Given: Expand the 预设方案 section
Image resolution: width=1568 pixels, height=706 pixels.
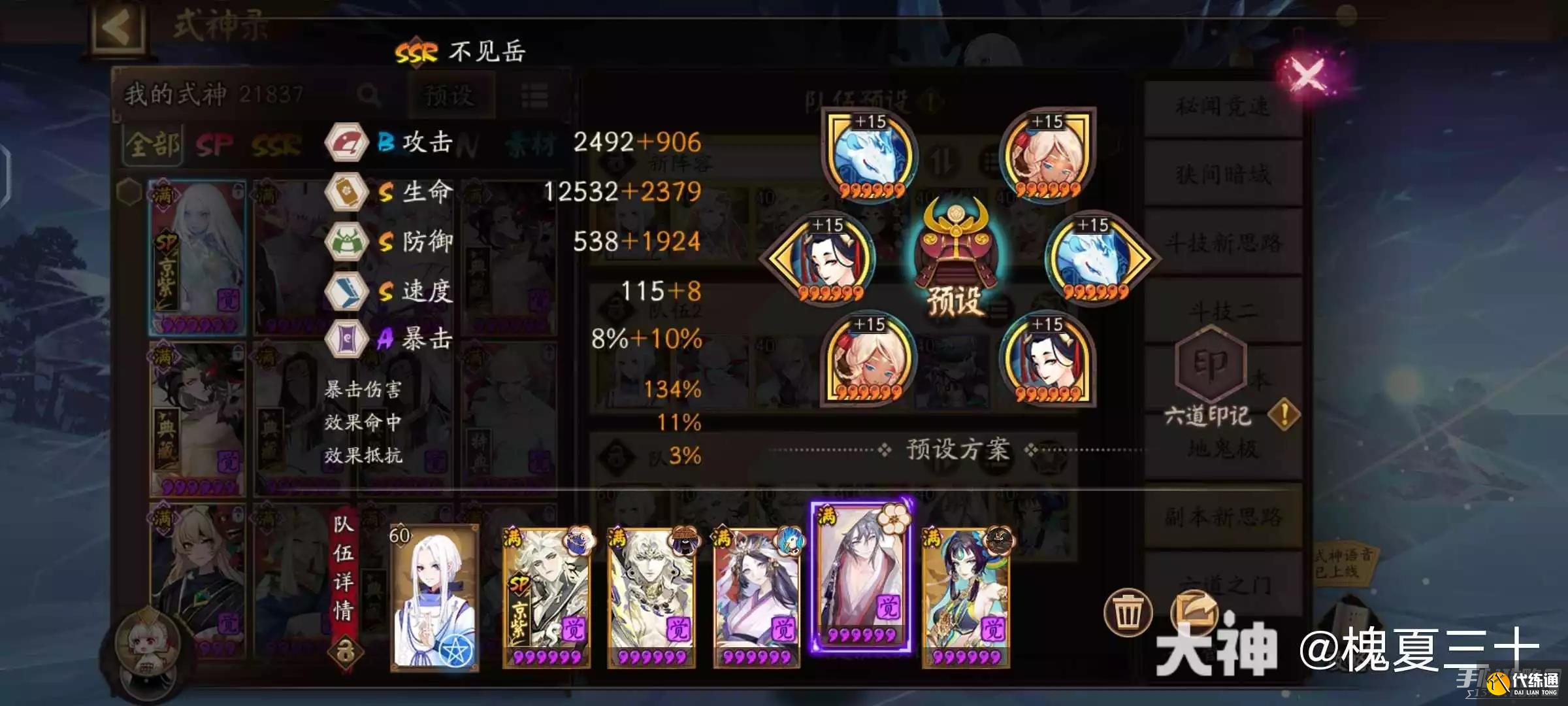Looking at the screenshot, I should tap(958, 449).
